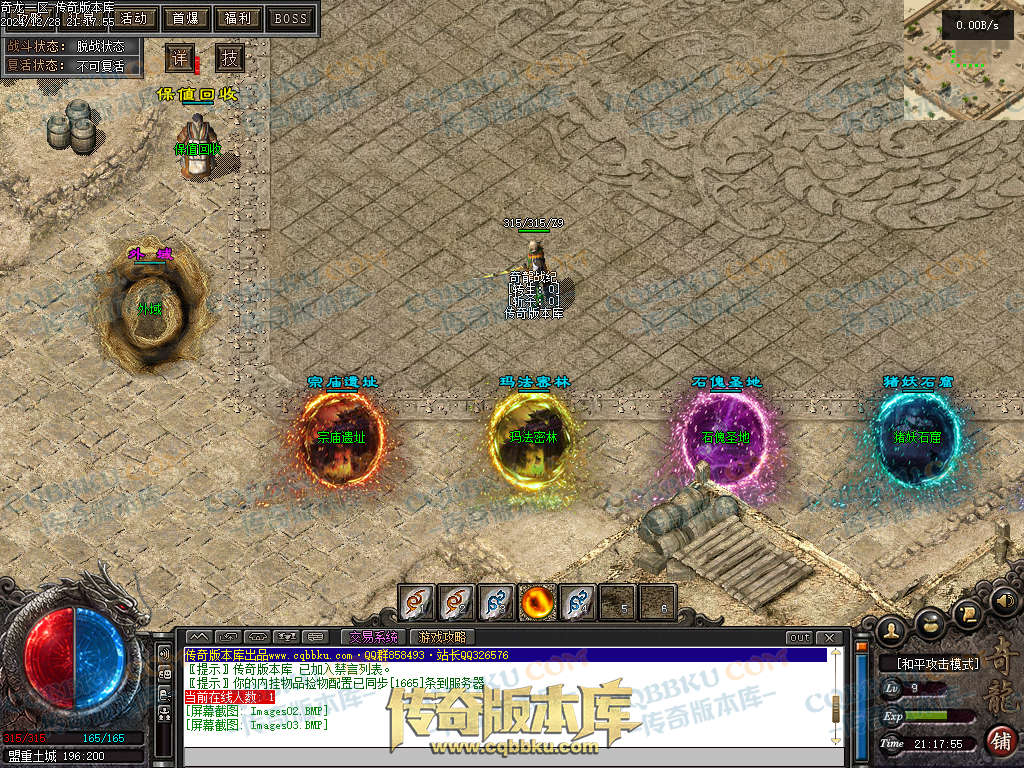The width and height of the screenshot is (1024, 768).
Task: Open the 交易系统 trade system tab
Action: [373, 637]
